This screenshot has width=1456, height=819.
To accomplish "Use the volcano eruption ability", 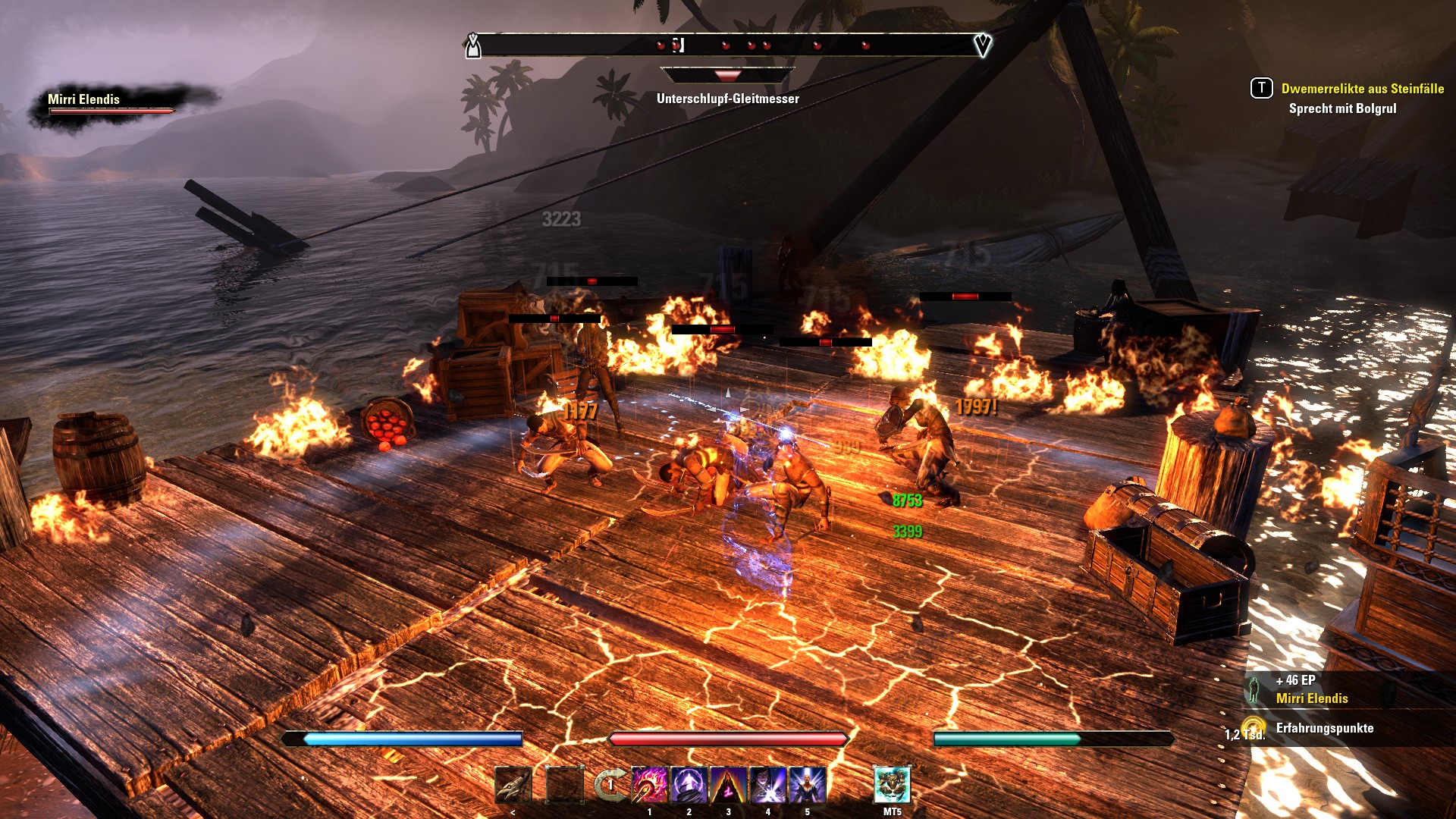I will click(728, 785).
